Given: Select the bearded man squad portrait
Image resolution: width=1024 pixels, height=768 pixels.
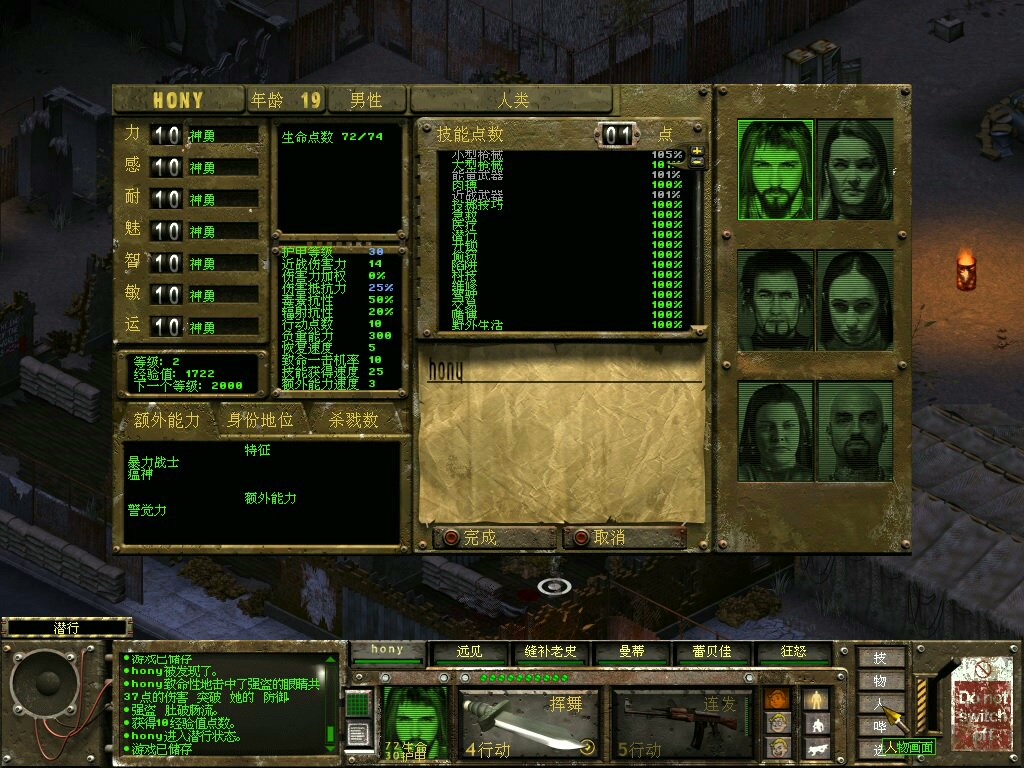Looking at the screenshot, I should (x=776, y=170).
